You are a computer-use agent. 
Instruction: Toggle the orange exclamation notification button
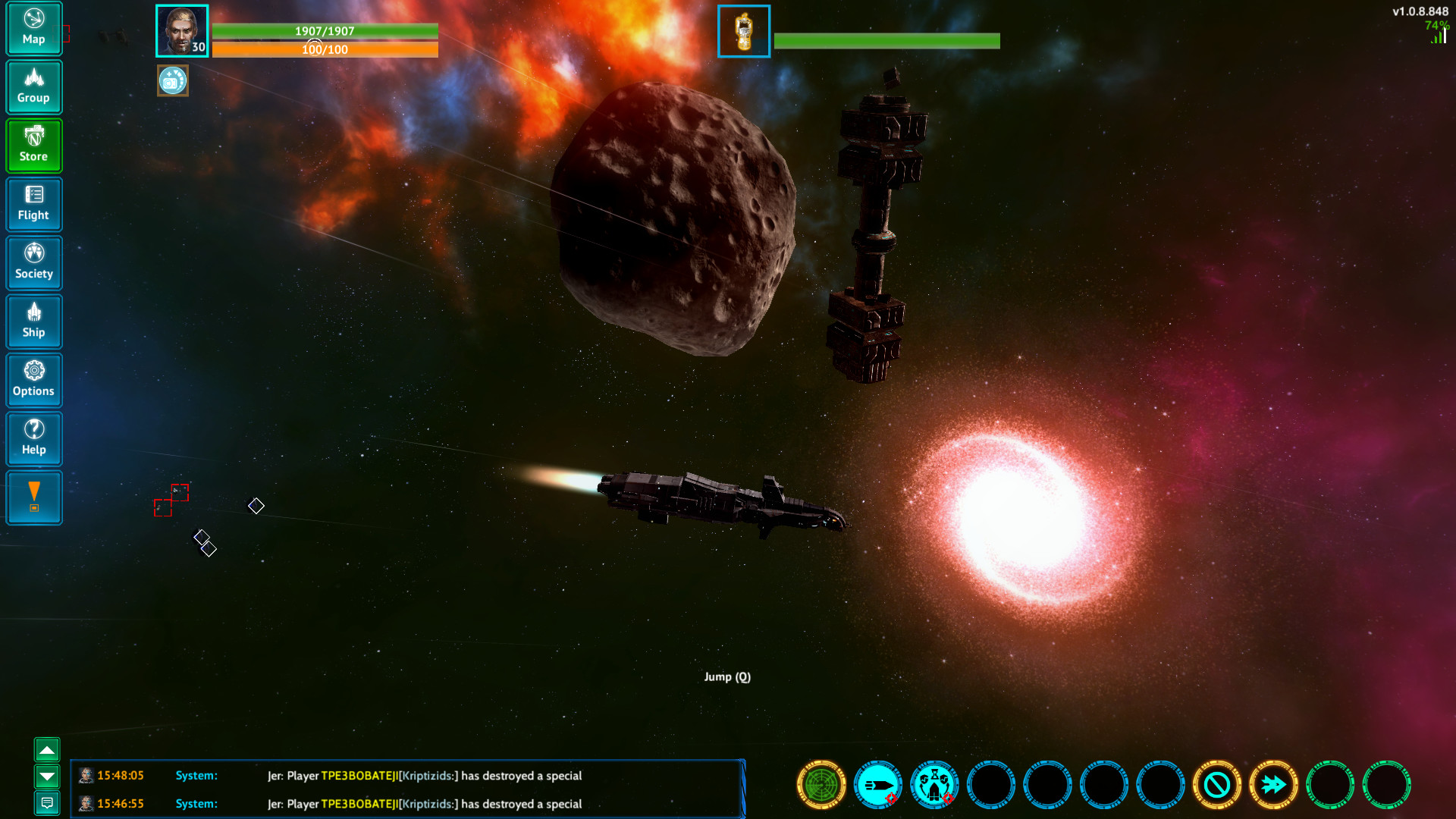(33, 497)
